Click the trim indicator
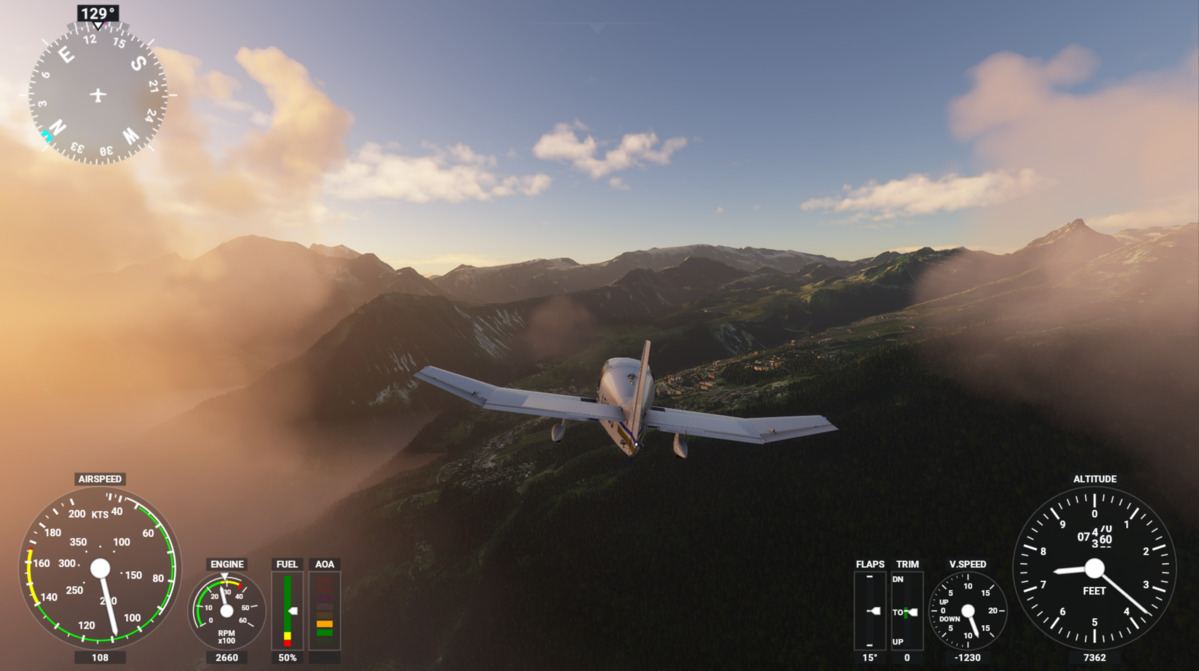This screenshot has height=671, width=1199. point(907,610)
